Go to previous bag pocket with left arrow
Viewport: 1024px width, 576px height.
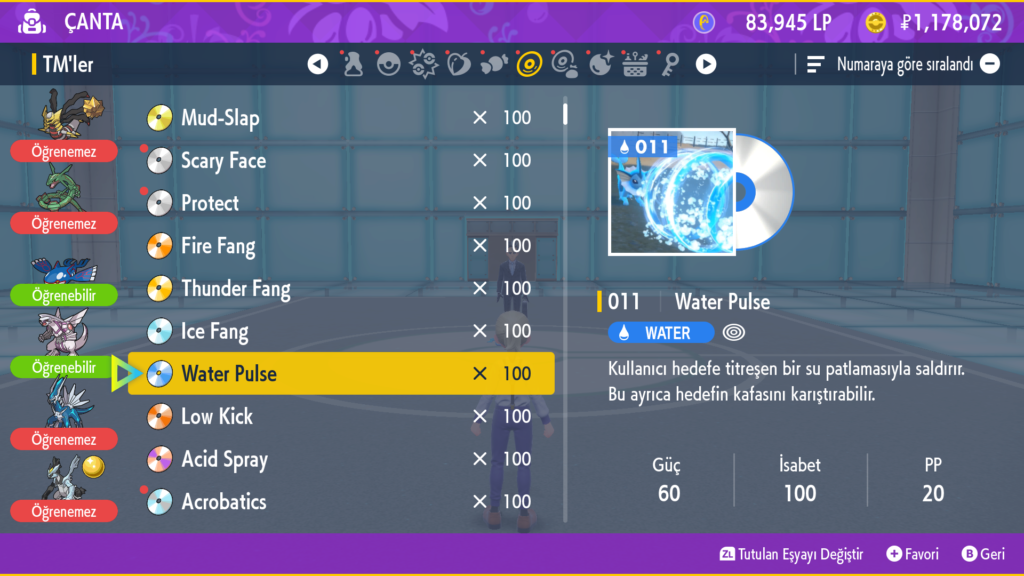(x=318, y=65)
